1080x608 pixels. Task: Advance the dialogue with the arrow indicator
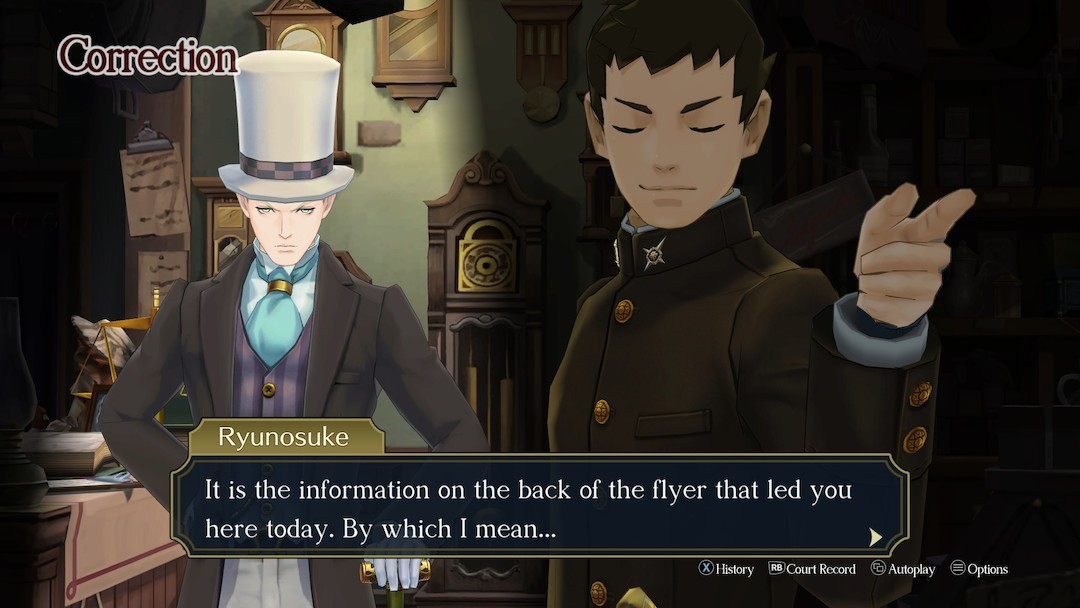[876, 537]
